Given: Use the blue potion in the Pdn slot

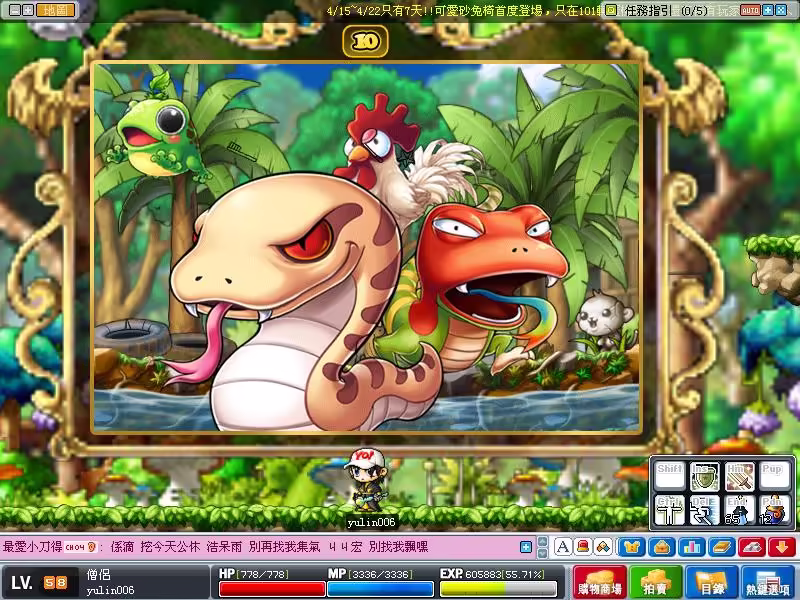Looking at the screenshot, I should tap(773, 511).
